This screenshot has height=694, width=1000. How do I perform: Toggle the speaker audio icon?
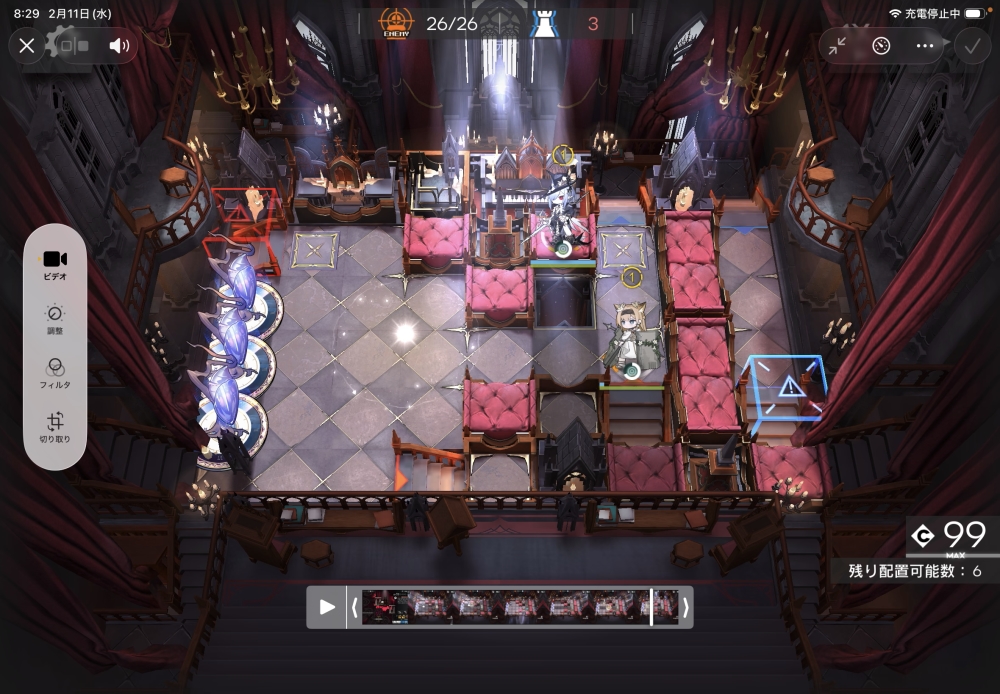point(120,46)
